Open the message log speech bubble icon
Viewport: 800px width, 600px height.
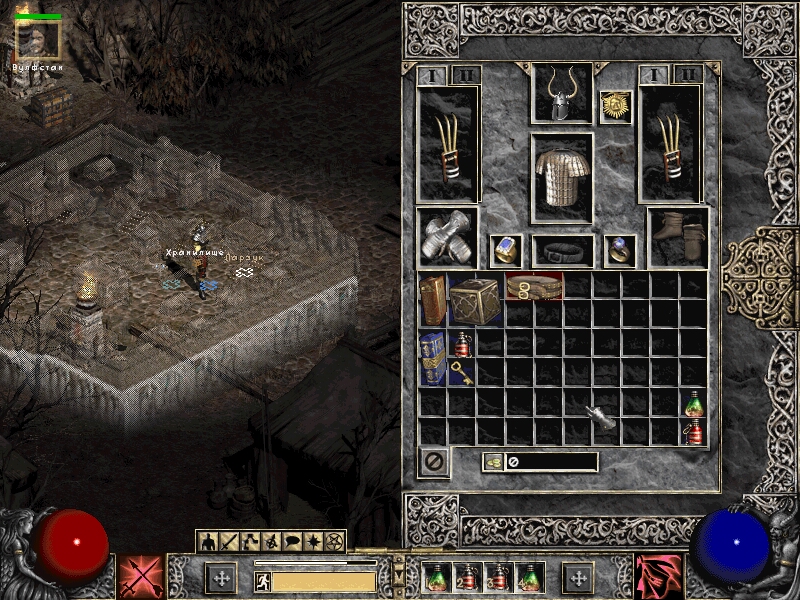pyautogui.click(x=291, y=542)
